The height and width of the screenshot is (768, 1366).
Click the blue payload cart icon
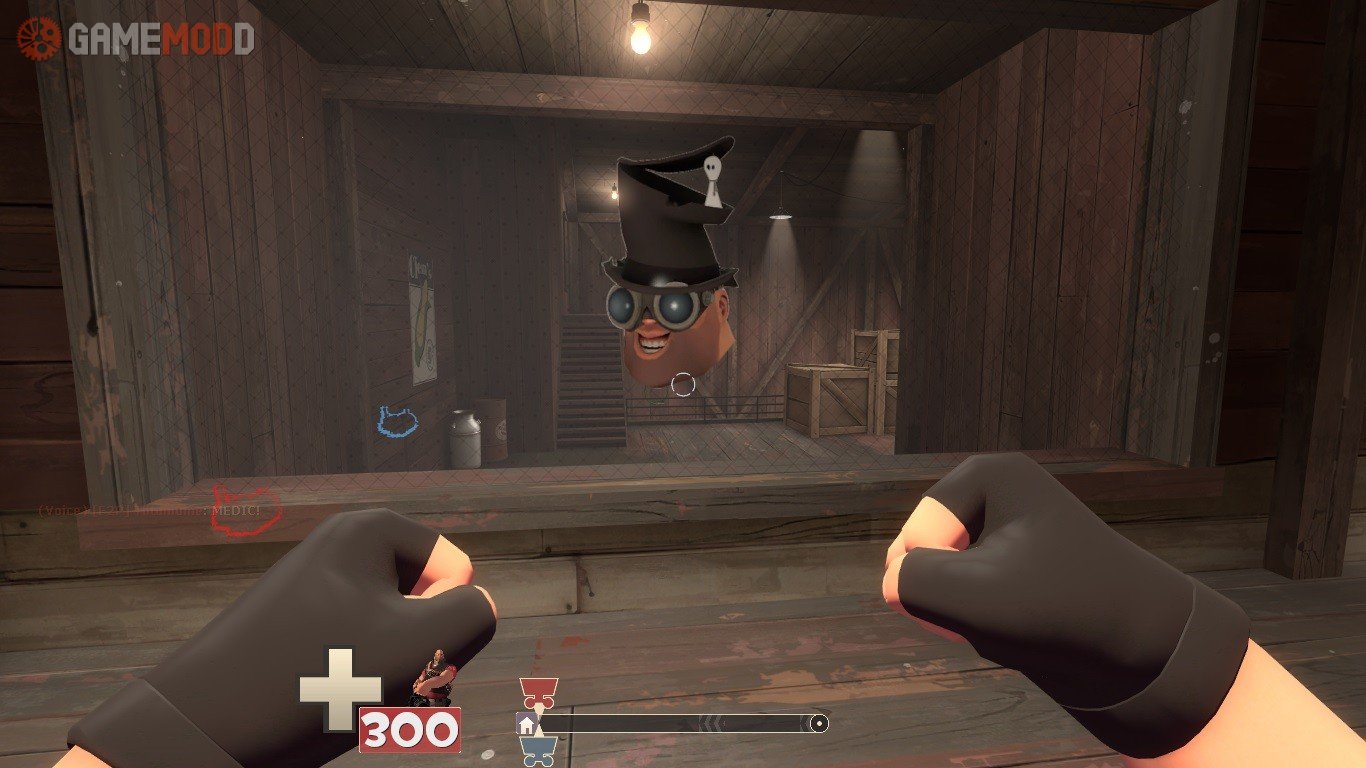pyautogui.click(x=538, y=750)
